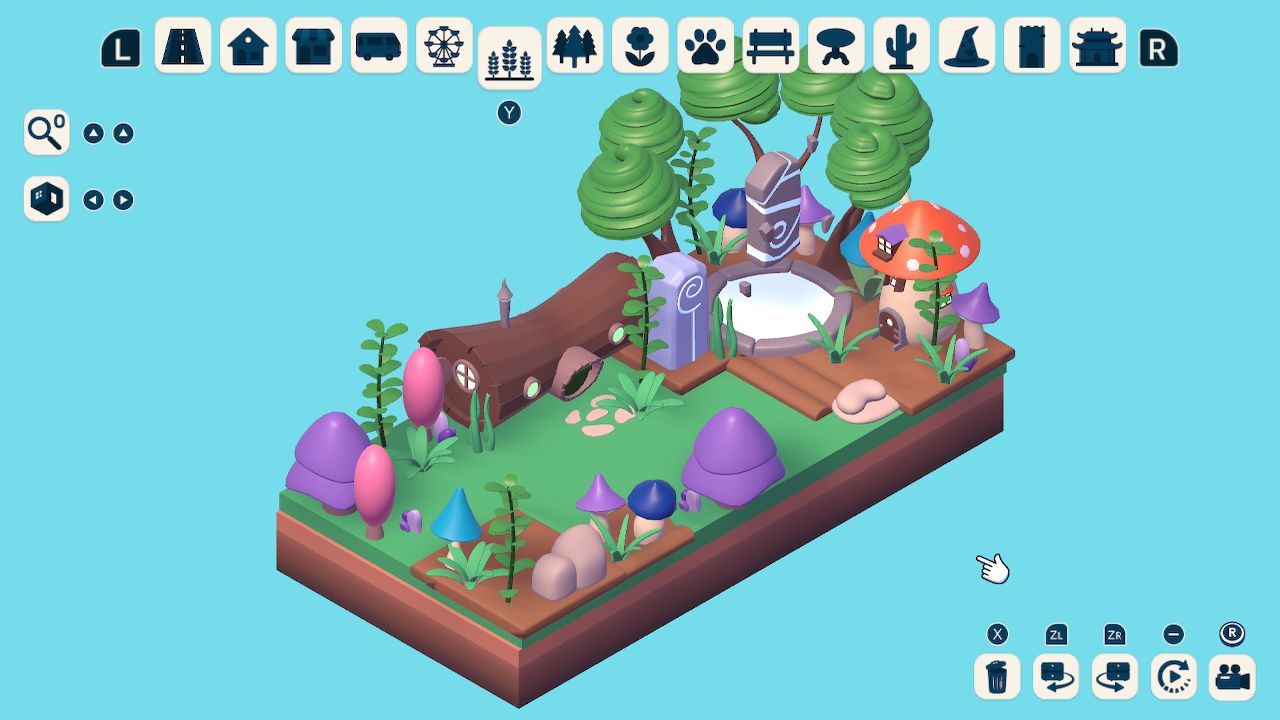Play the build timelapse replay
Viewport: 1280px width, 720px height.
pyautogui.click(x=1172, y=676)
